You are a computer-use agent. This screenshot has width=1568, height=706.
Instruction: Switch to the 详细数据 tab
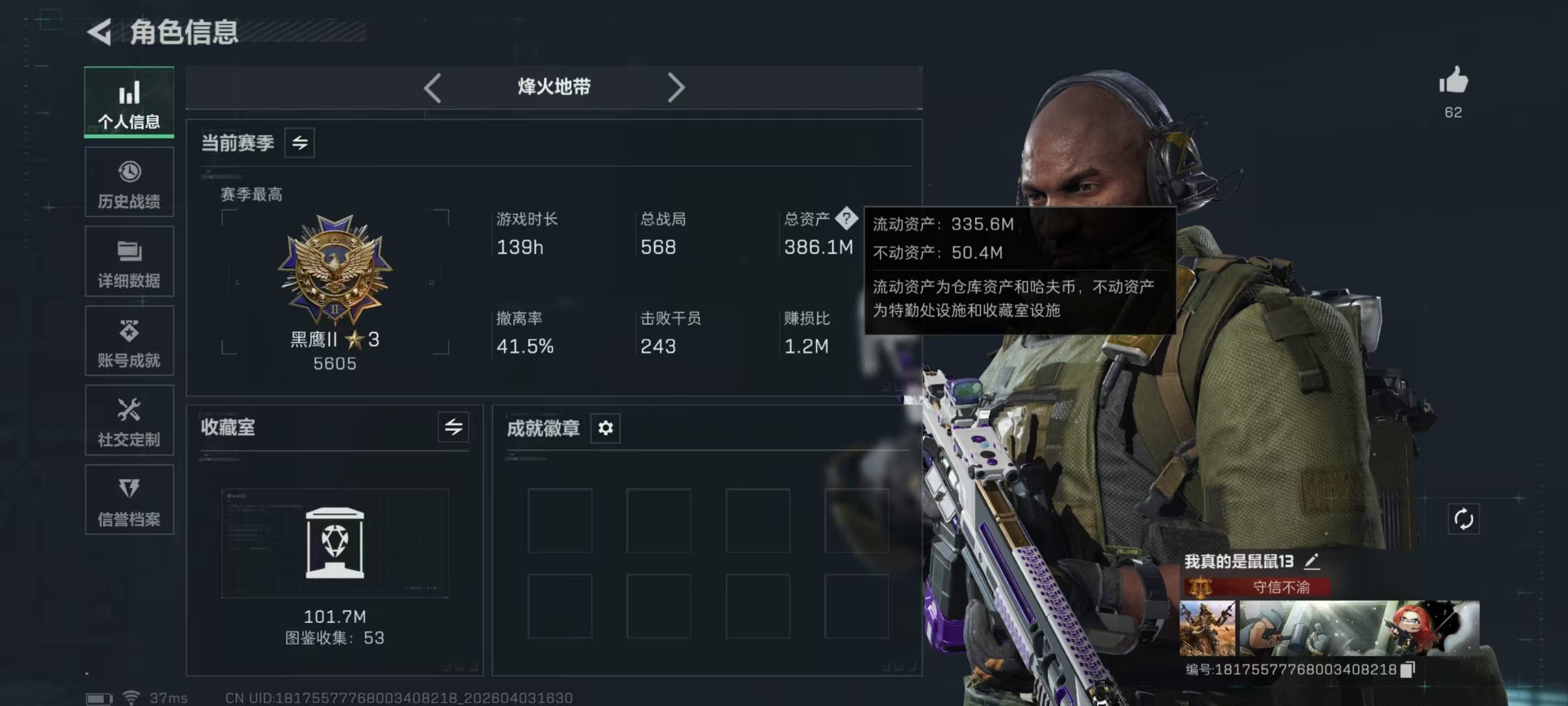point(129,262)
